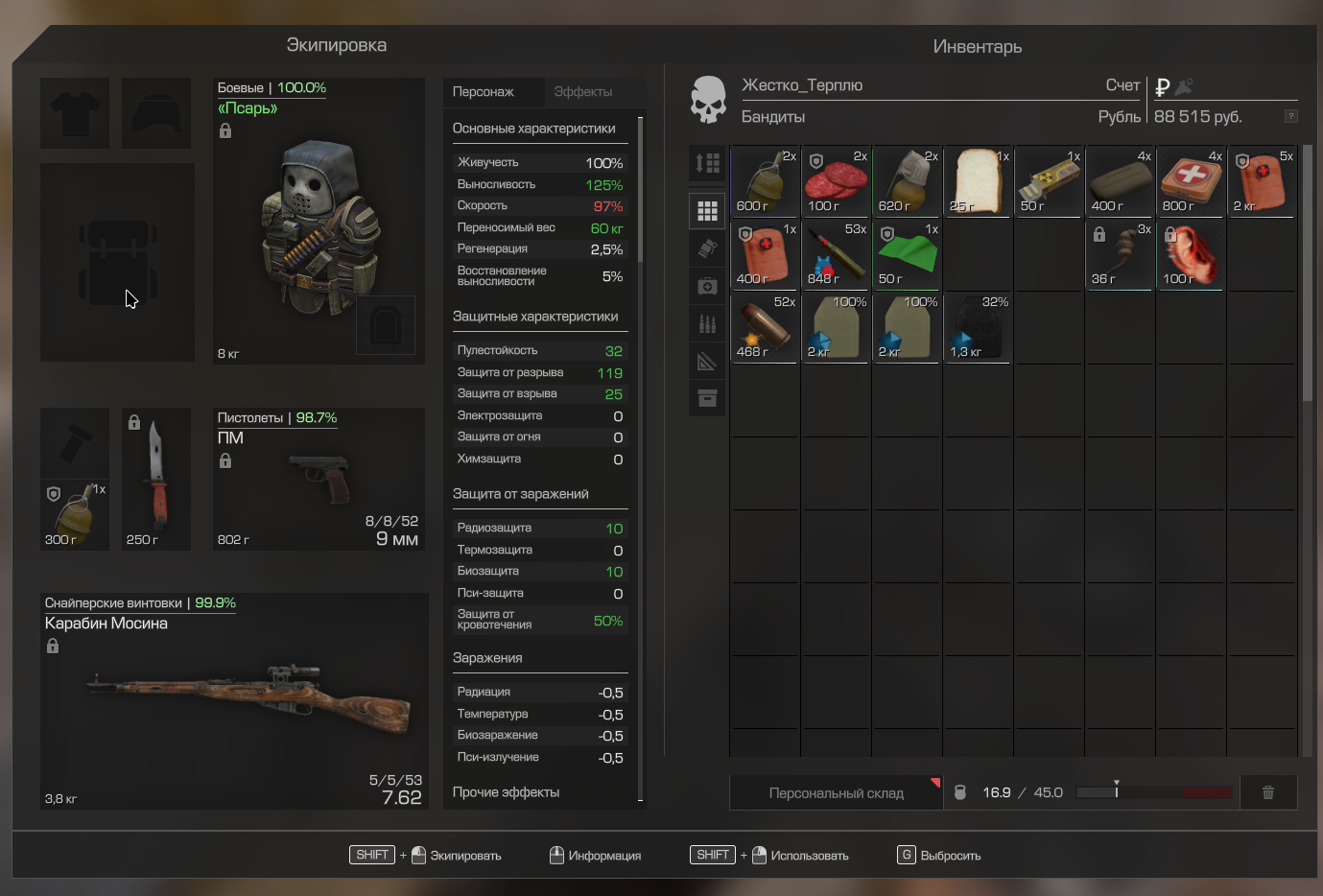The width and height of the screenshot is (1323, 896).
Task: Click the trash can delete button
Action: tap(1267, 792)
